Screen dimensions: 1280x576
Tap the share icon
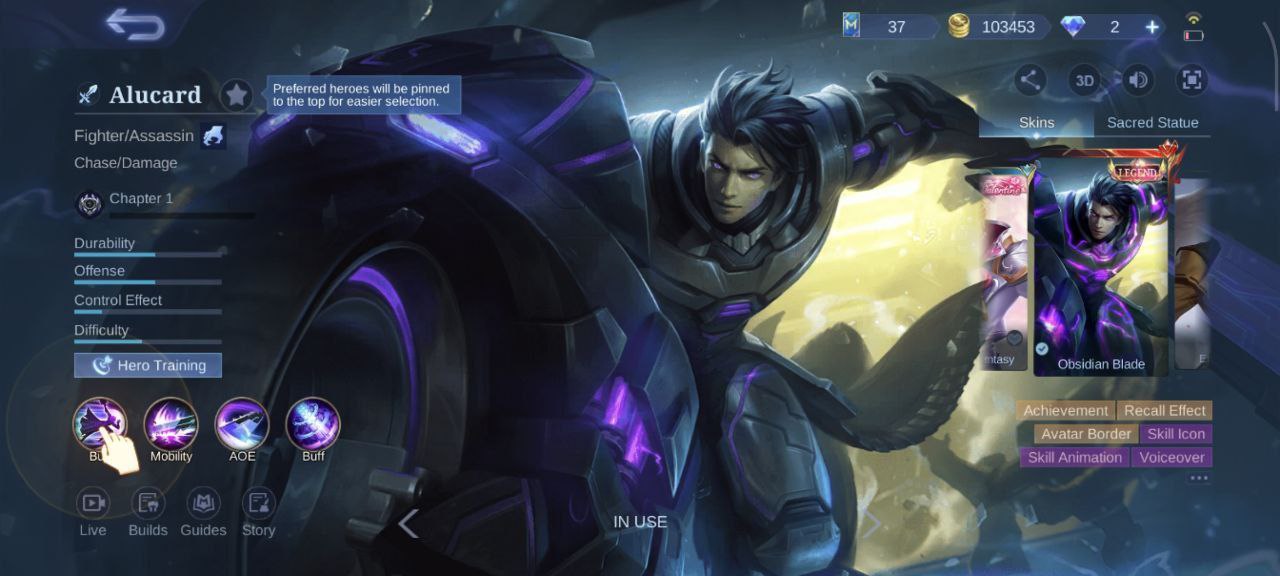1030,80
